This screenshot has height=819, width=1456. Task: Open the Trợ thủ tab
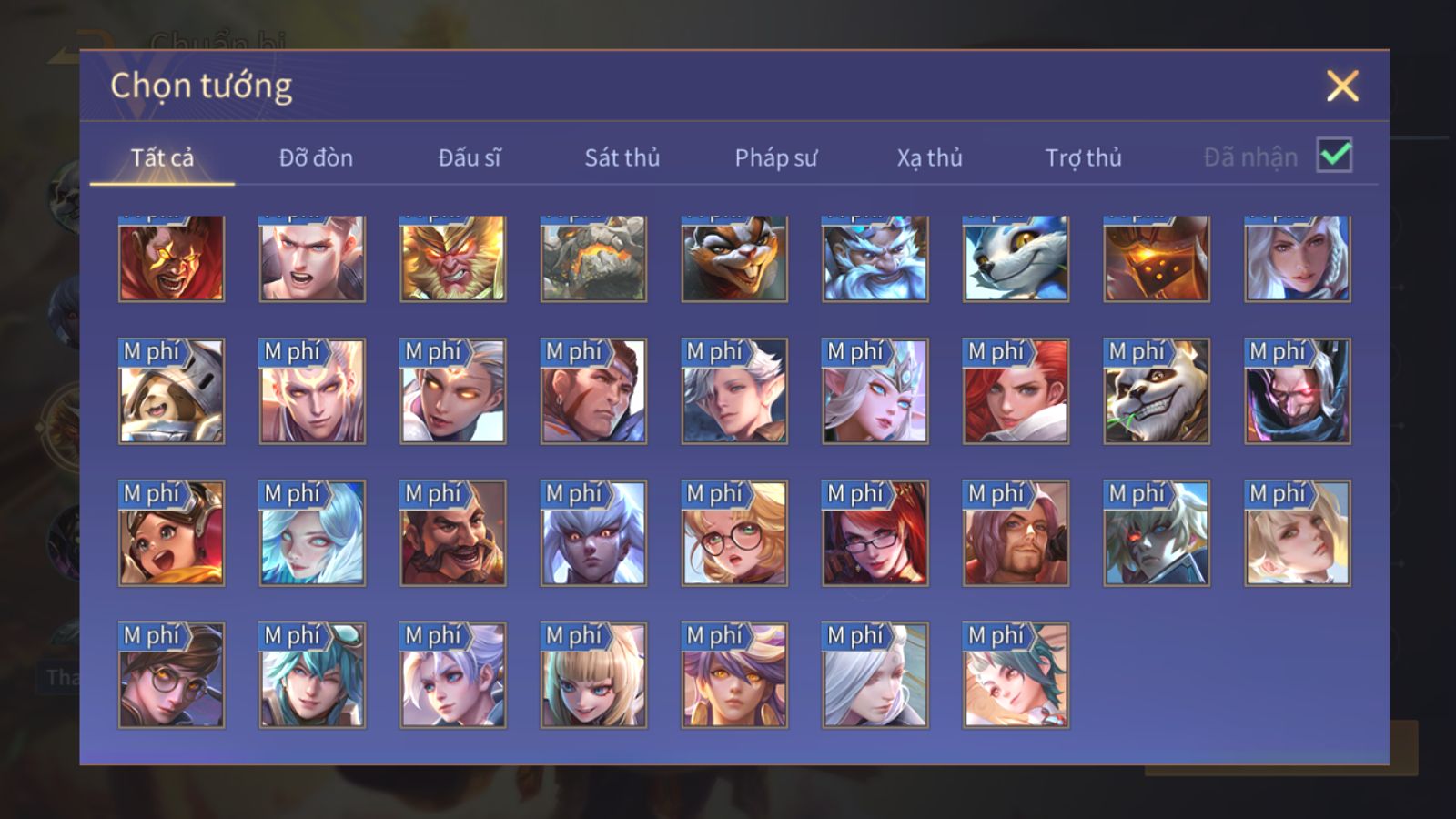(1083, 157)
